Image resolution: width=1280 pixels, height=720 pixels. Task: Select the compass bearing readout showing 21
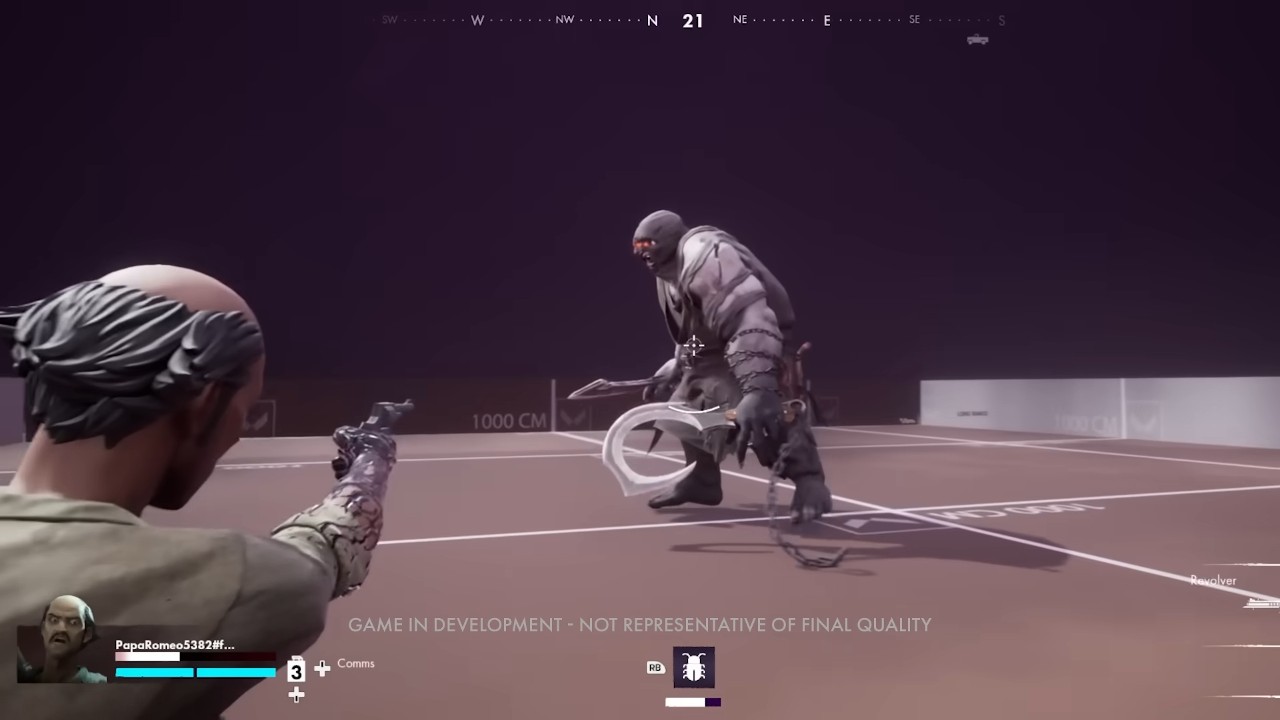point(694,20)
